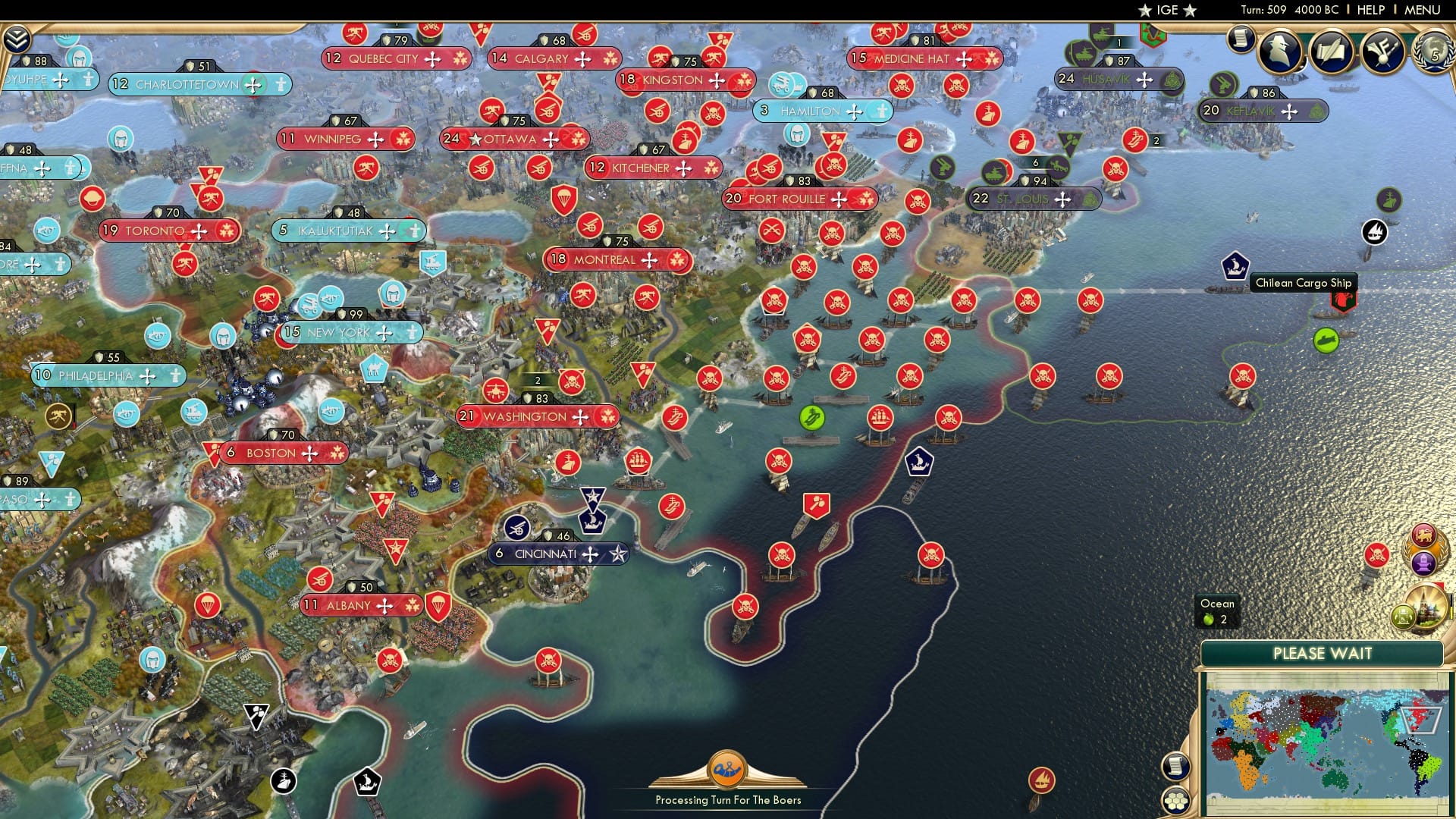Image resolution: width=1456 pixels, height=819 pixels.
Task: Open the MENU item top-right
Action: pyautogui.click(x=1423, y=9)
